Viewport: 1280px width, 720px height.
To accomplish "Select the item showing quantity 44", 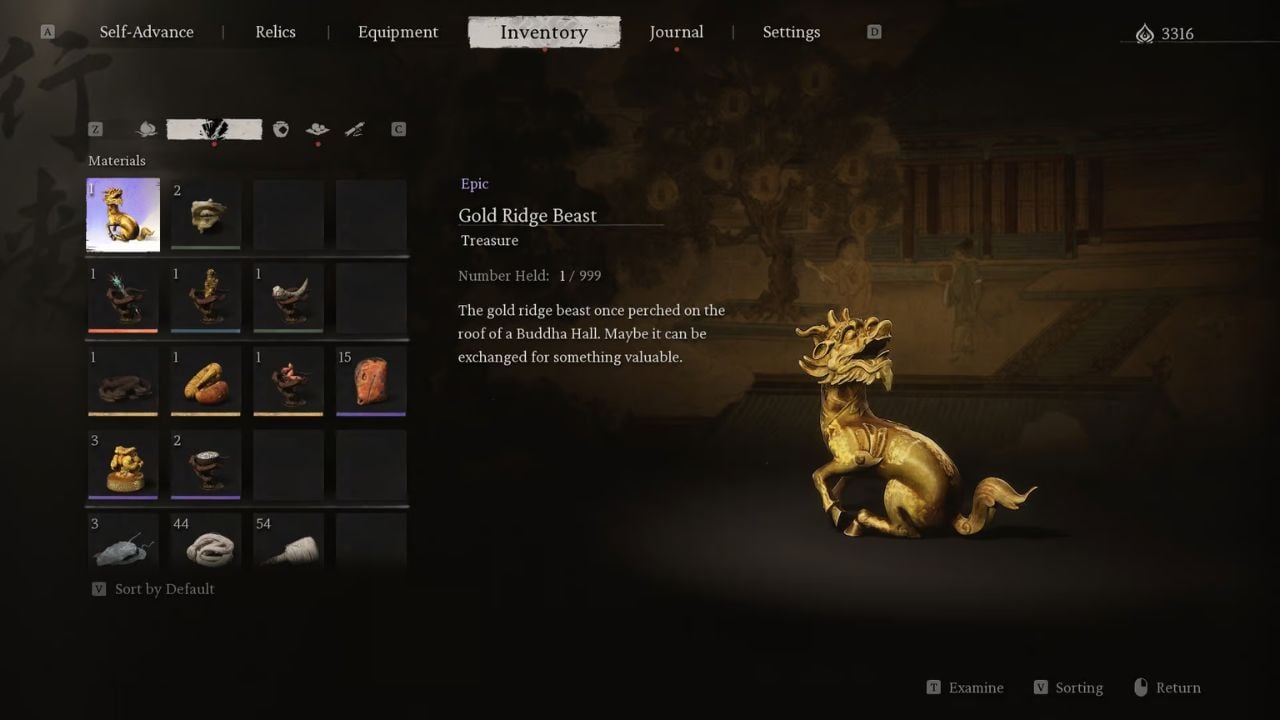I will (x=205, y=547).
